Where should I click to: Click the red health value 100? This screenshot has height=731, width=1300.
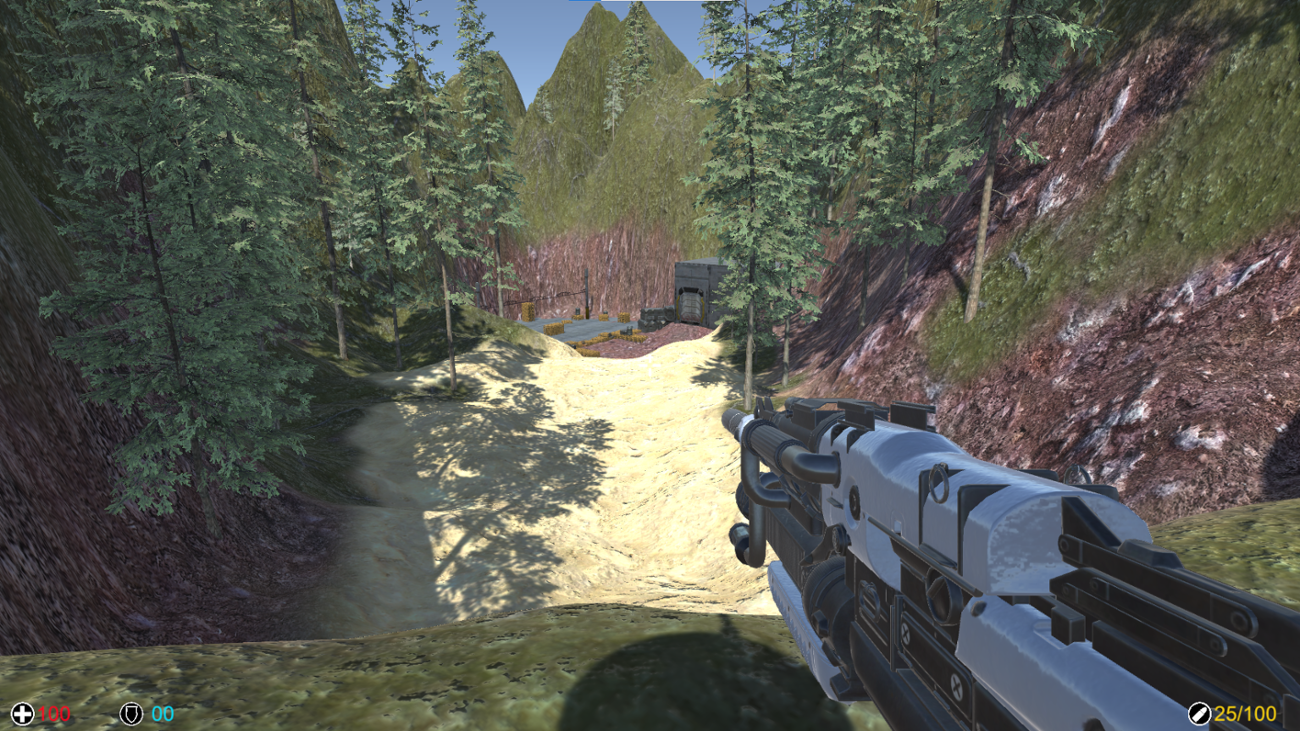coord(57,713)
